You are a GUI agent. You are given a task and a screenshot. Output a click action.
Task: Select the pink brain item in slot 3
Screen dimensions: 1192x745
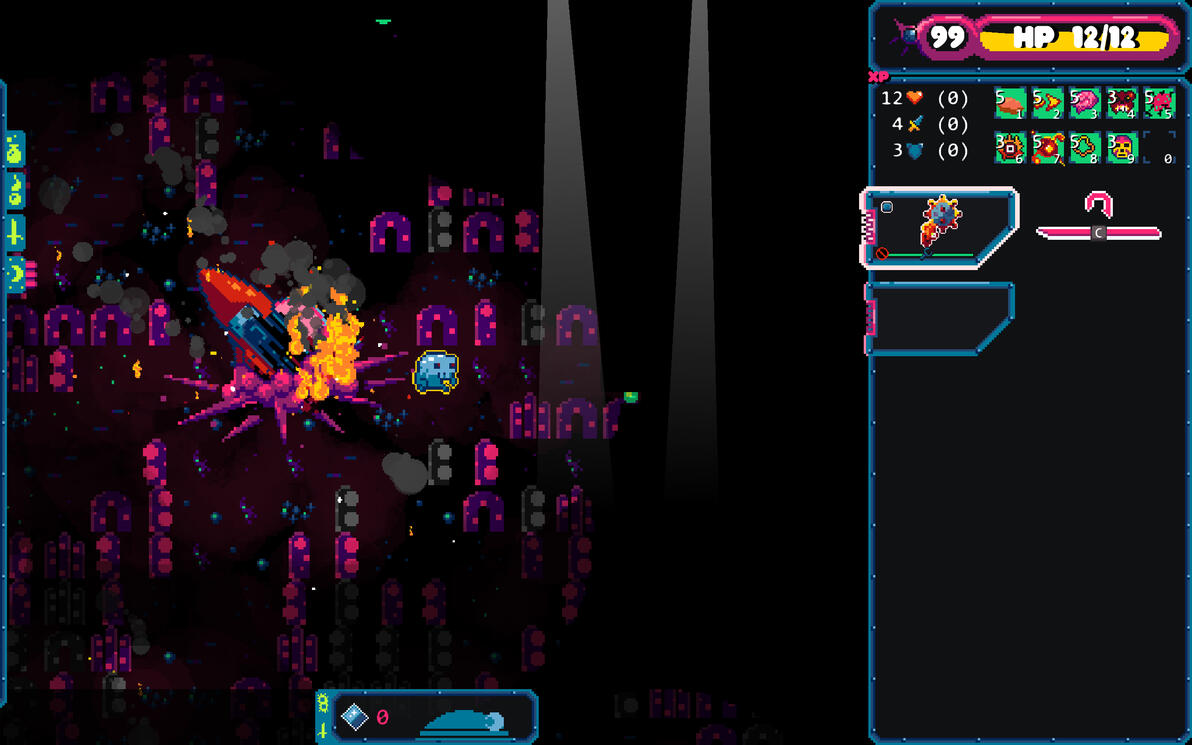tap(1084, 103)
